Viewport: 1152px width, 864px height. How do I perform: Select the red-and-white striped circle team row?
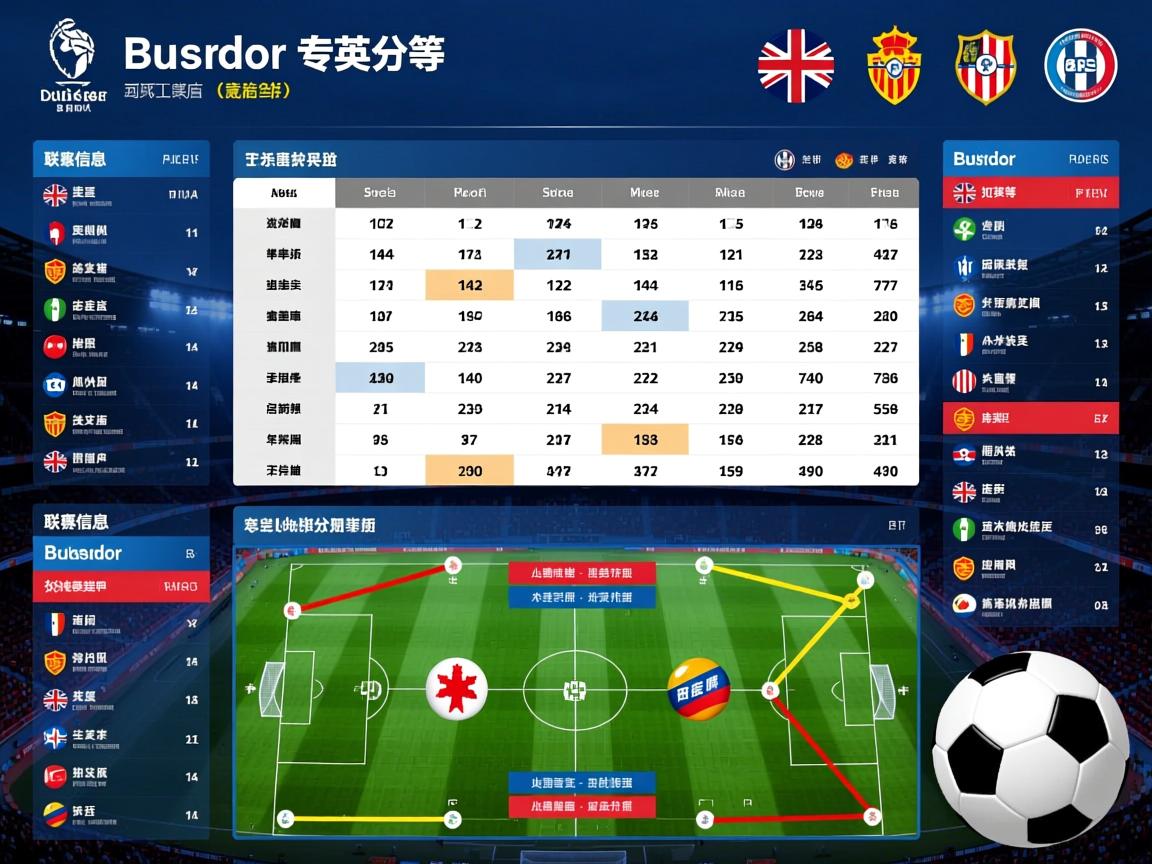click(1030, 380)
